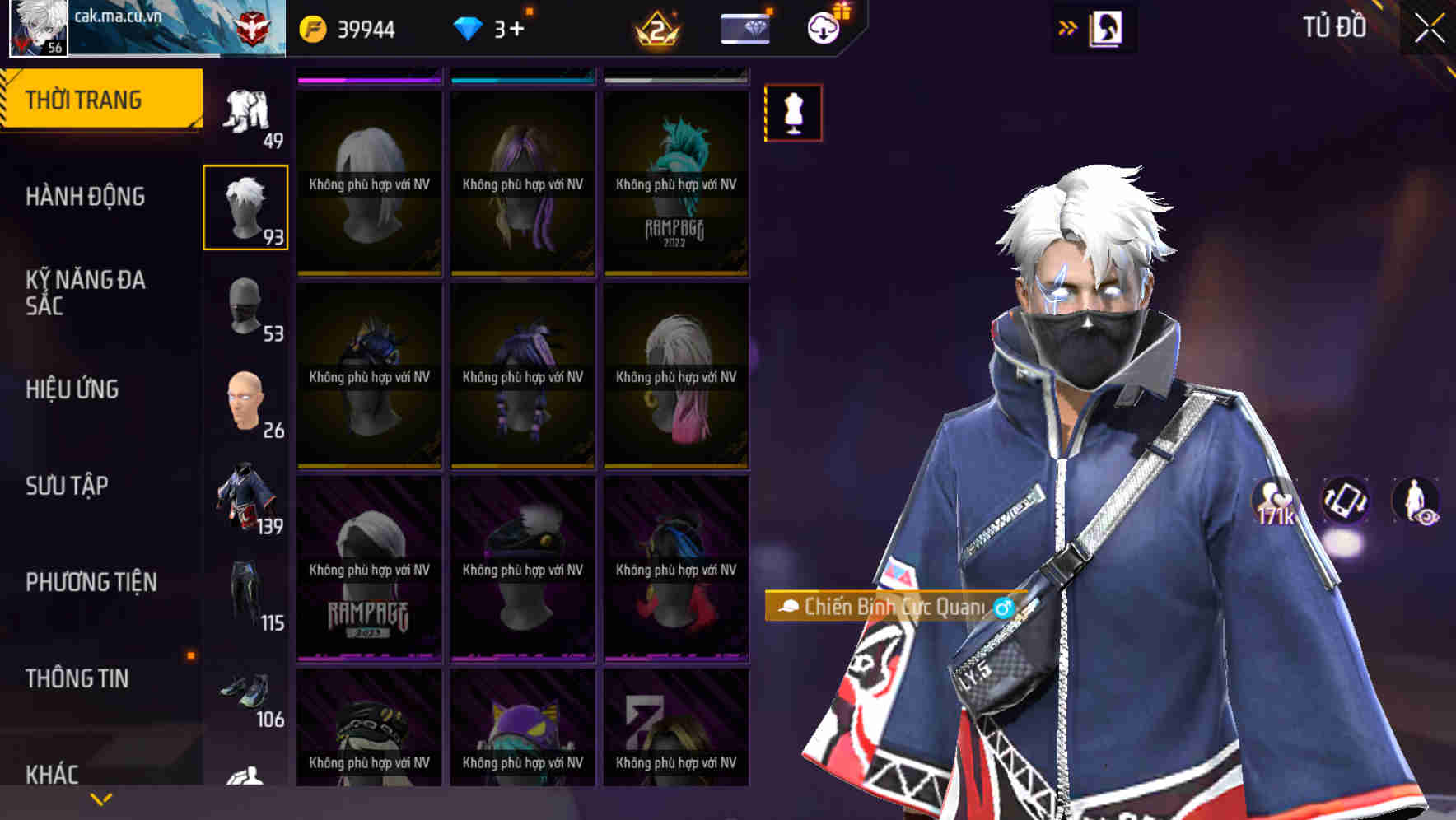Open the hair category icon in the wardrobe

coord(245,207)
